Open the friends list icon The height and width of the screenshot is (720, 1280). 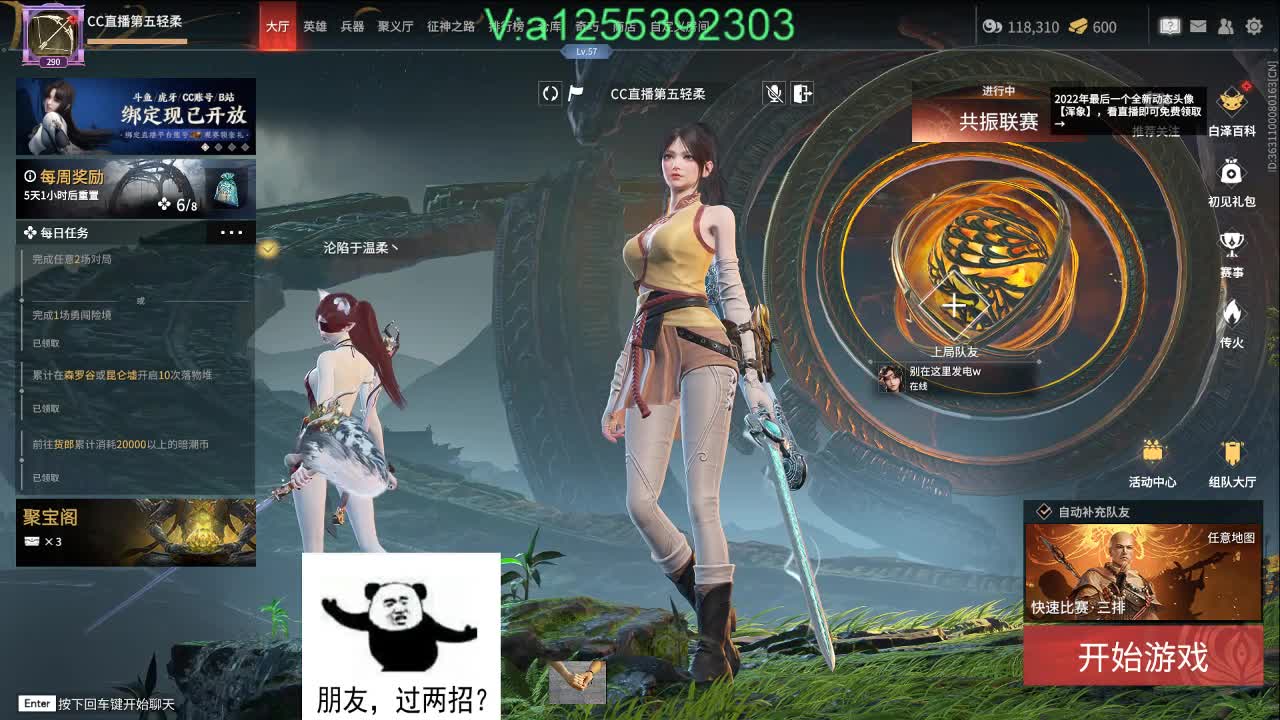click(1225, 28)
